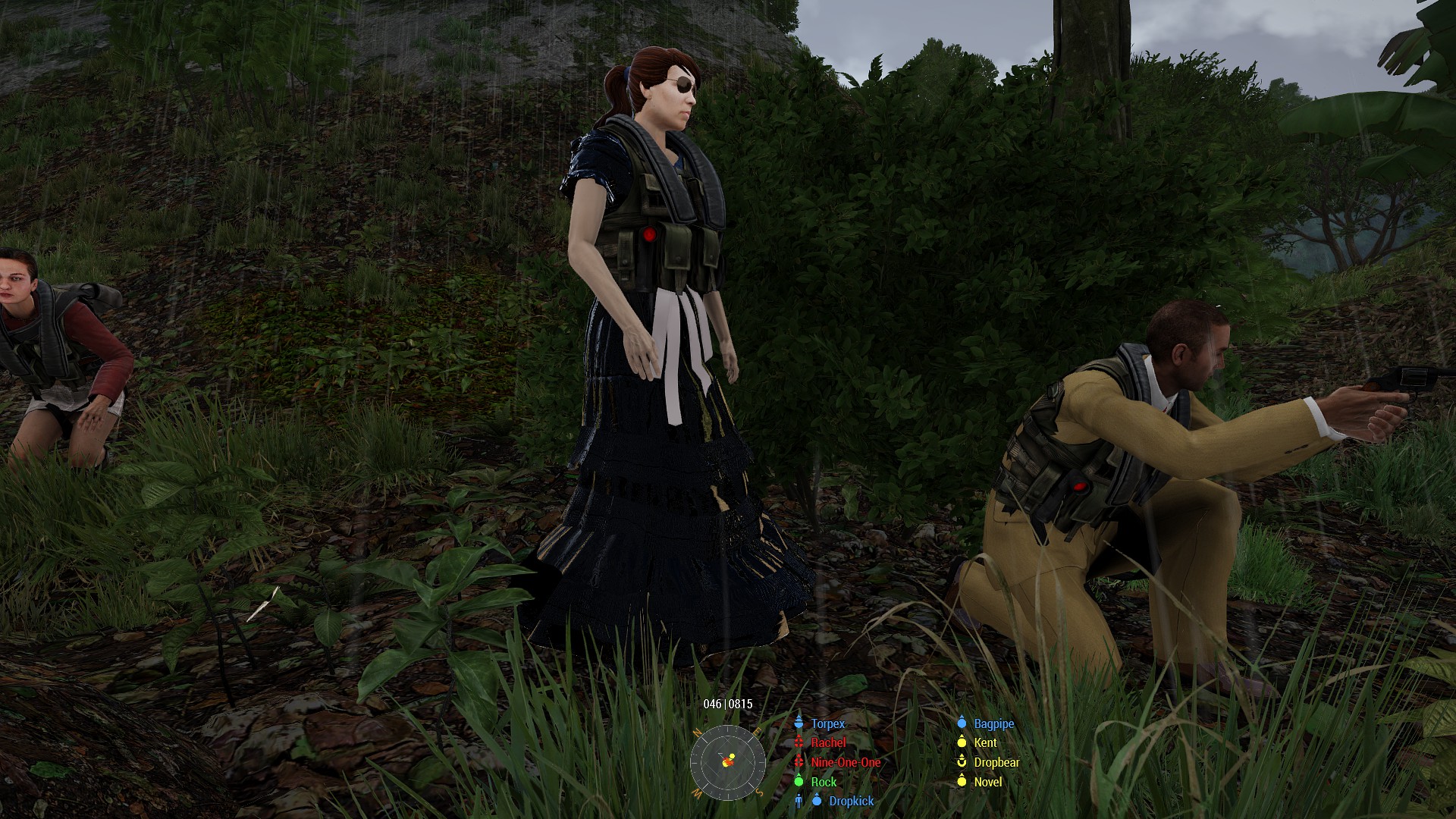Choose Nine-One-One from the squad roster
The width and height of the screenshot is (1456, 819).
coord(846,762)
